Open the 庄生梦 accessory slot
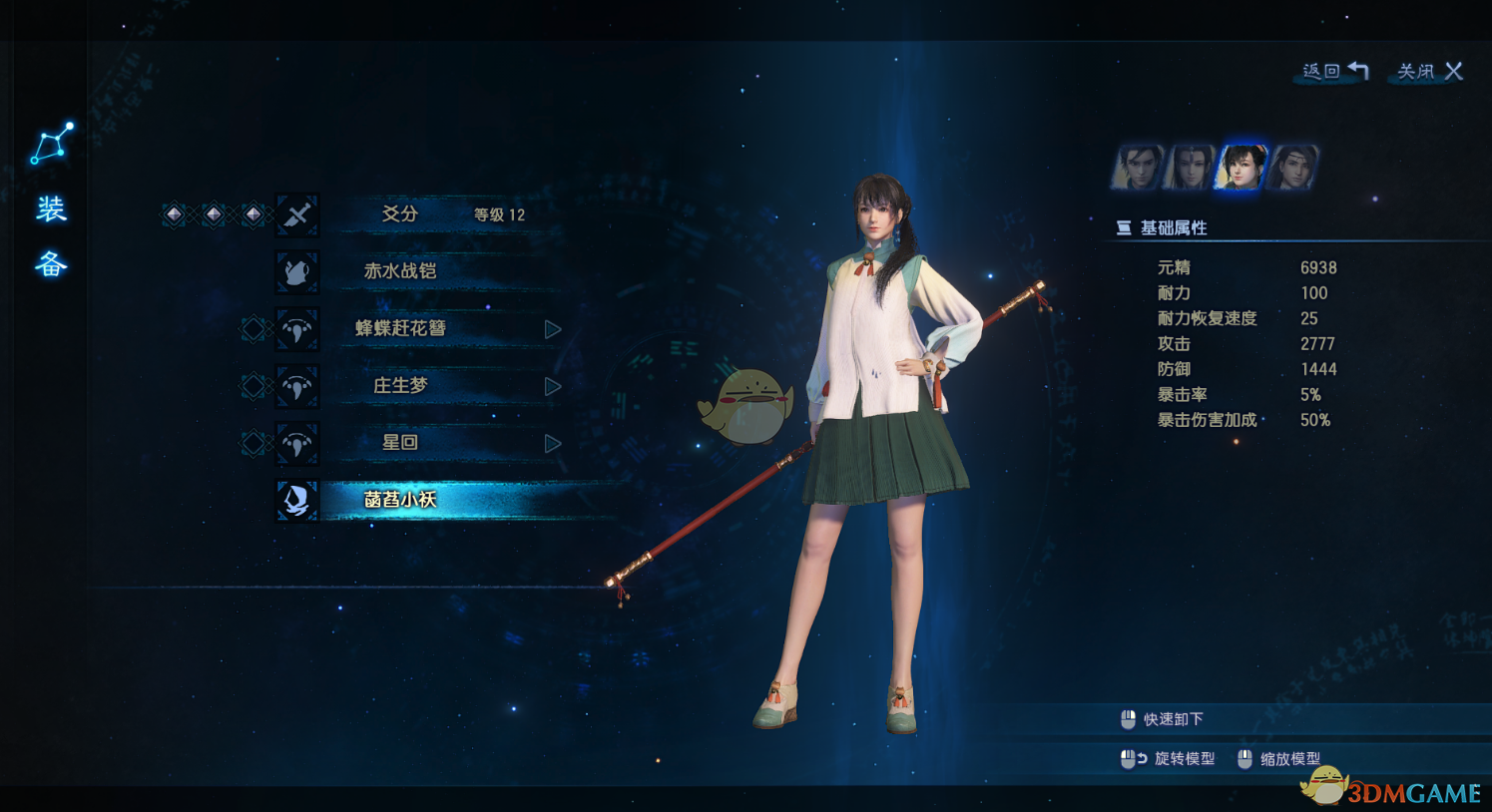Screen dimensions: 1492x812 point(400,385)
